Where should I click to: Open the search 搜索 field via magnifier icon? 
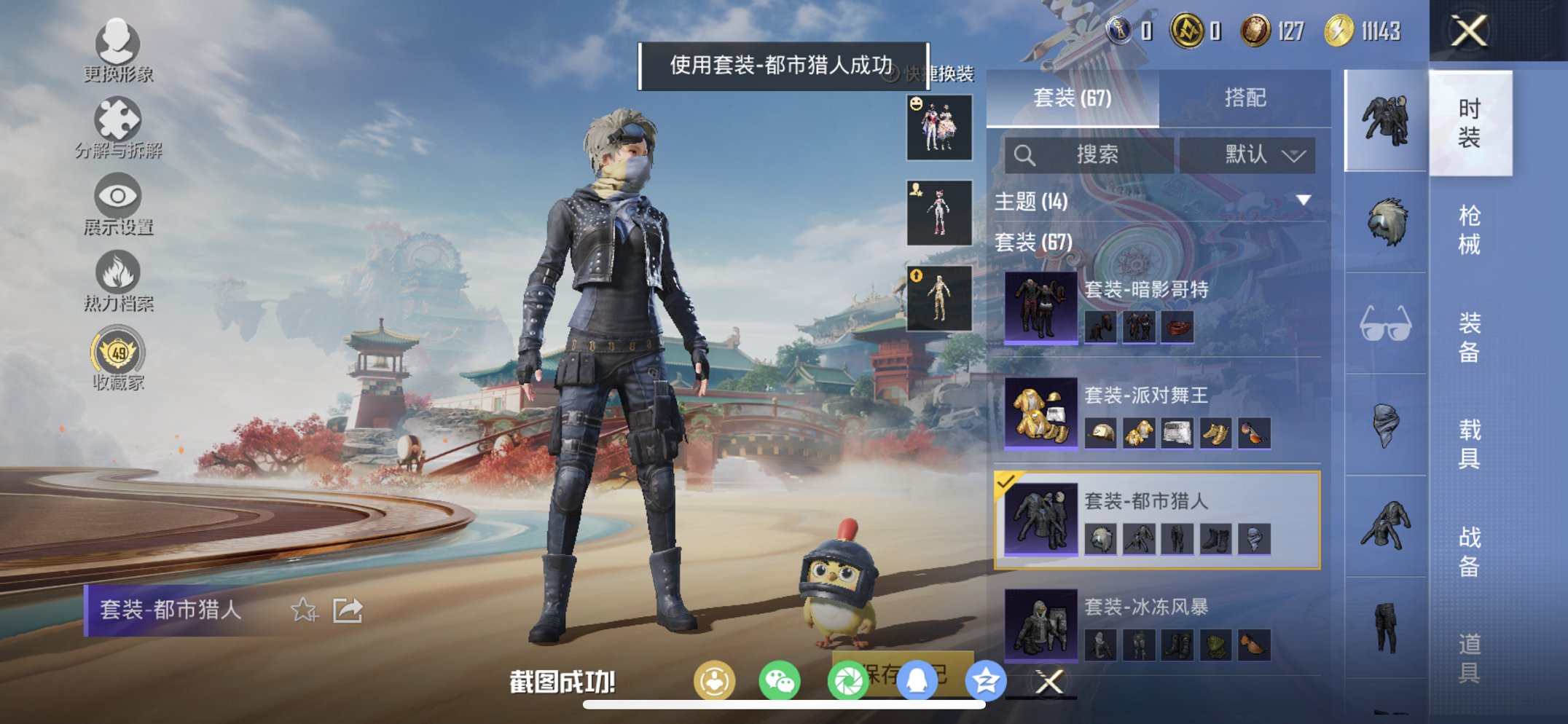(x=1025, y=154)
